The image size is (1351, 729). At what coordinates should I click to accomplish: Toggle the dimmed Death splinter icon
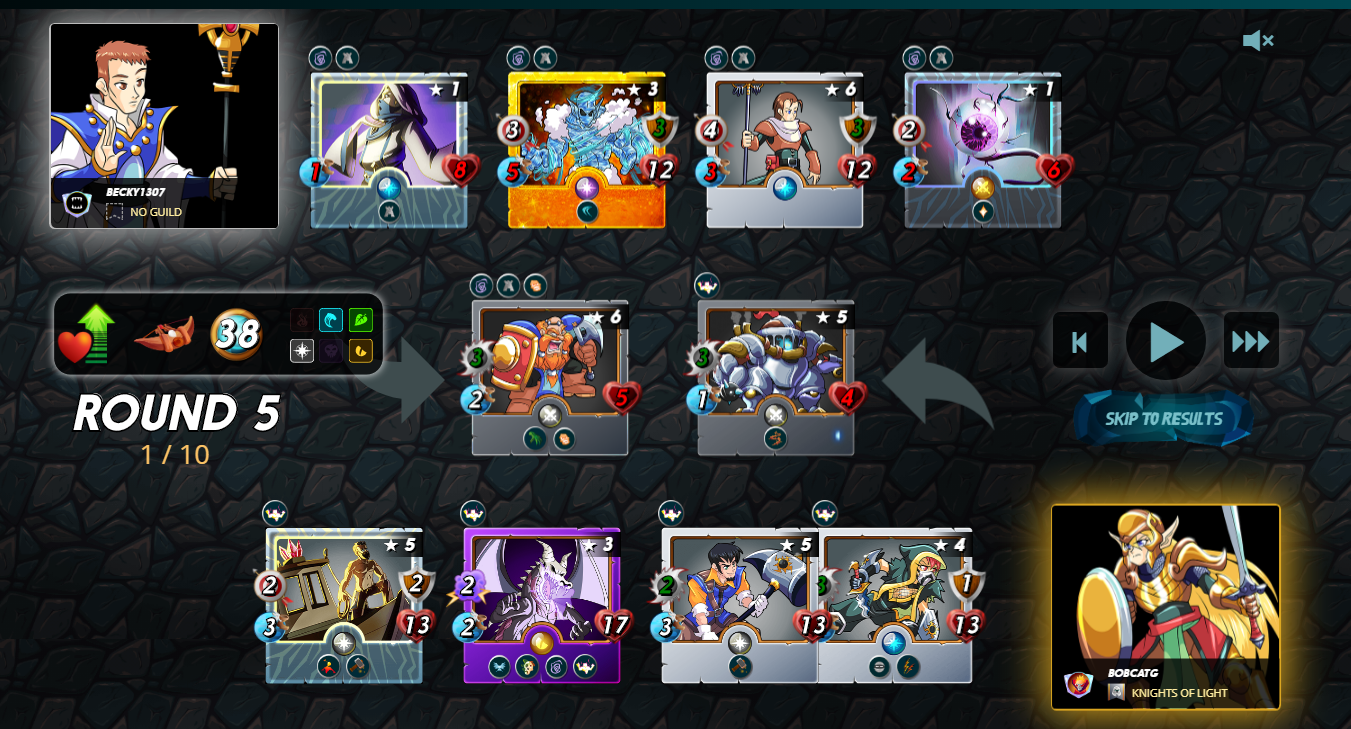[332, 351]
